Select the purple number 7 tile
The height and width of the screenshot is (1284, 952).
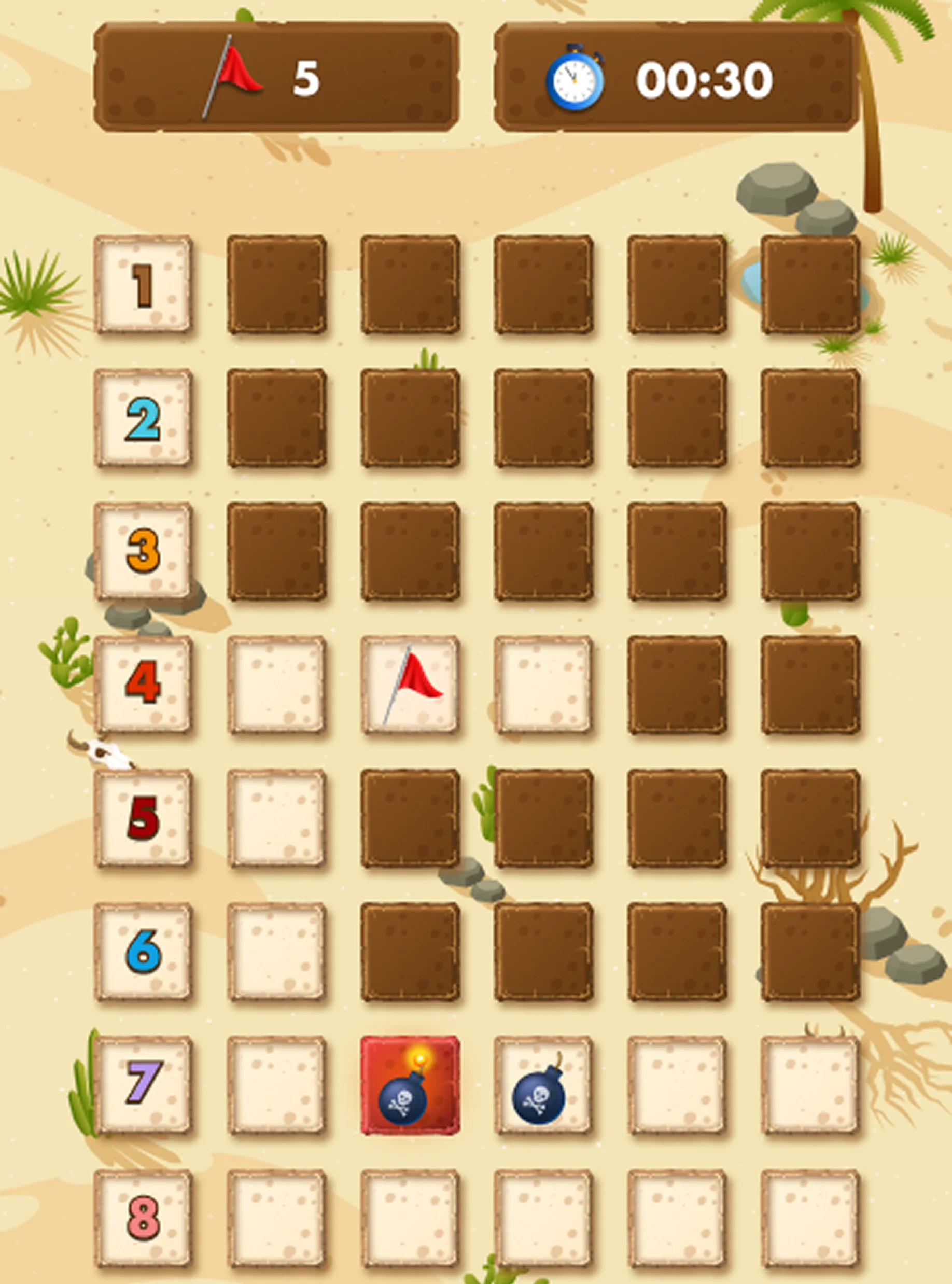143,1084
